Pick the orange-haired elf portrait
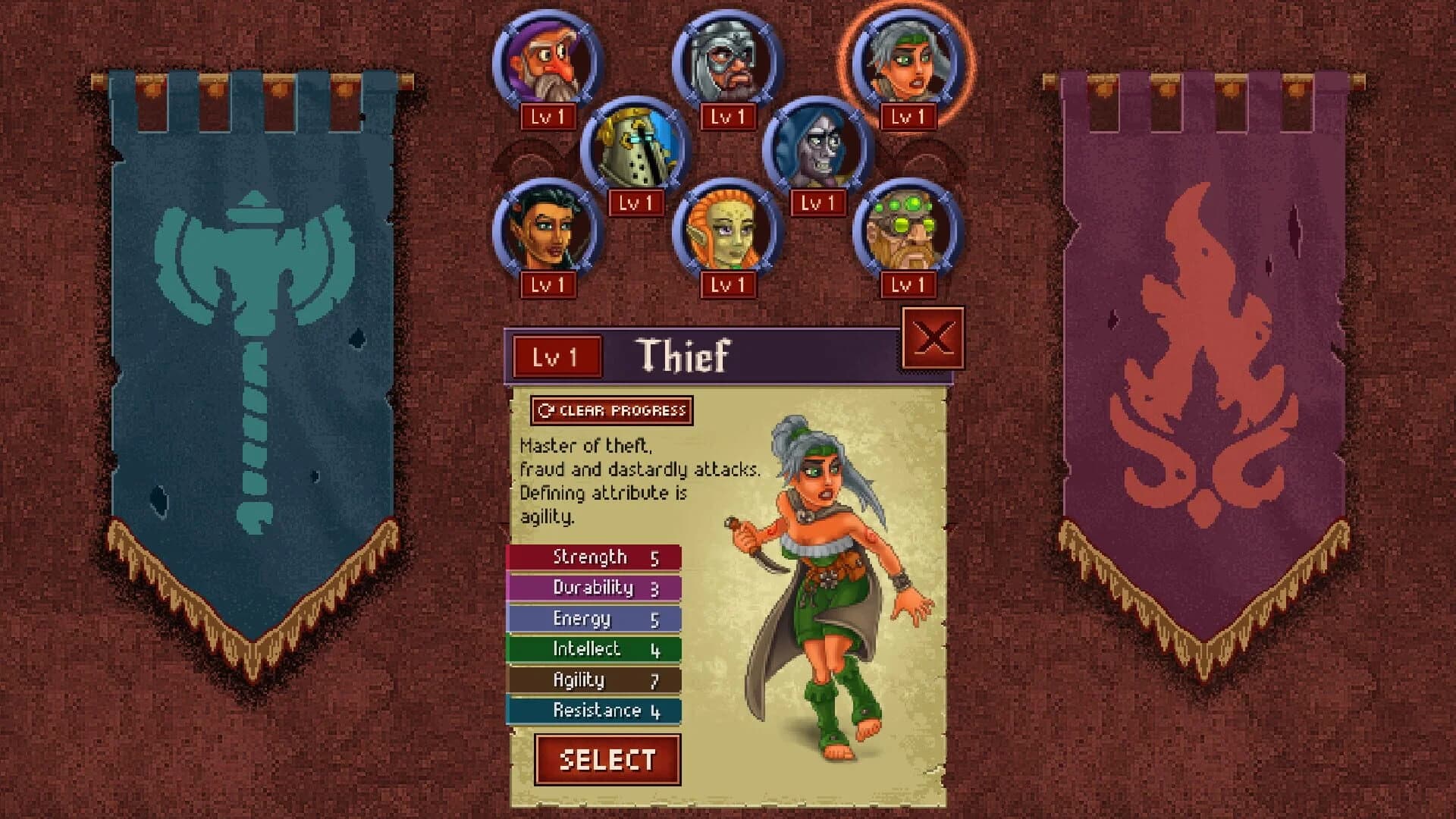This screenshot has width=1456, height=819. pos(726,231)
